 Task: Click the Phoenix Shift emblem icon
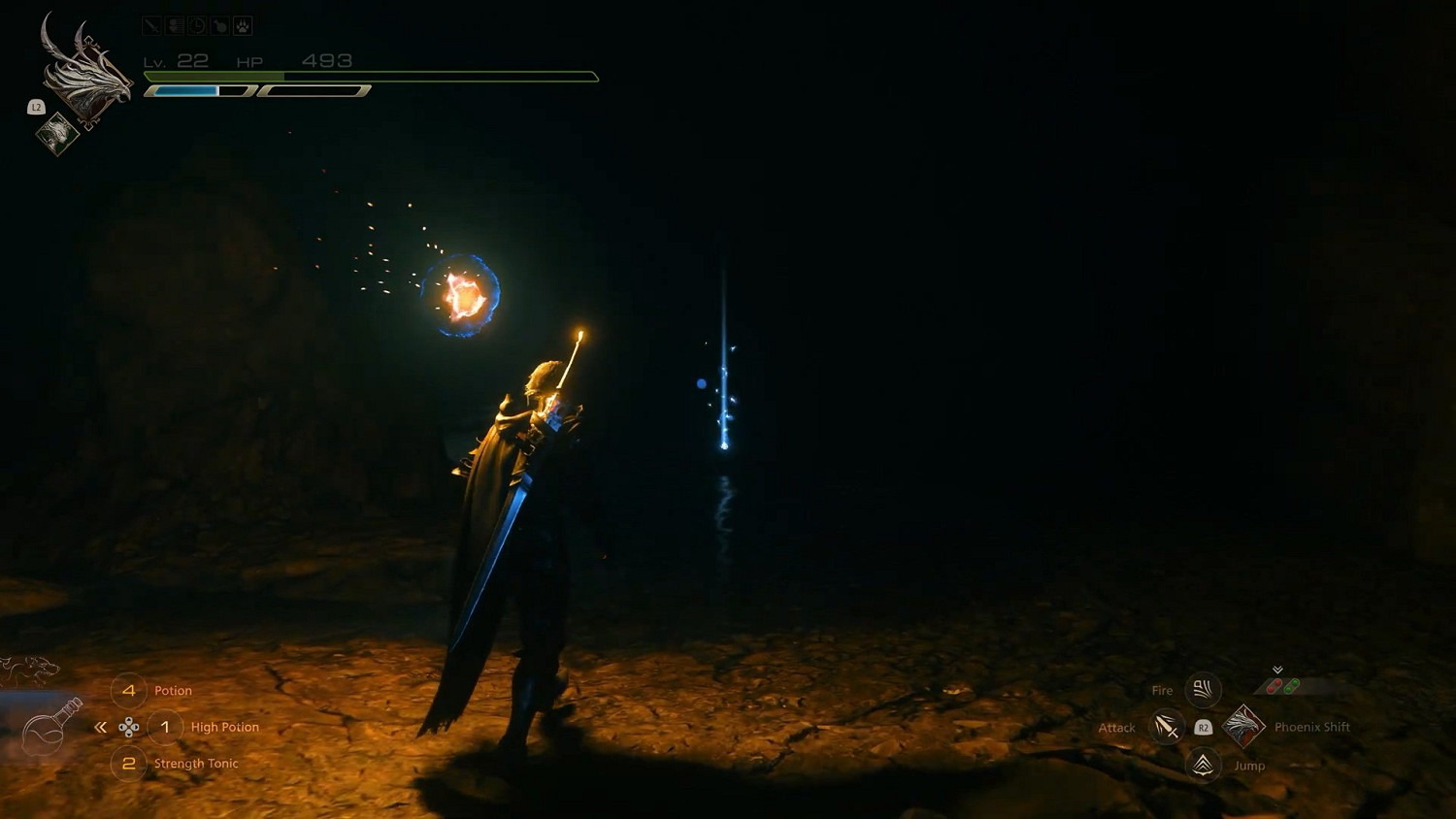click(x=1245, y=727)
